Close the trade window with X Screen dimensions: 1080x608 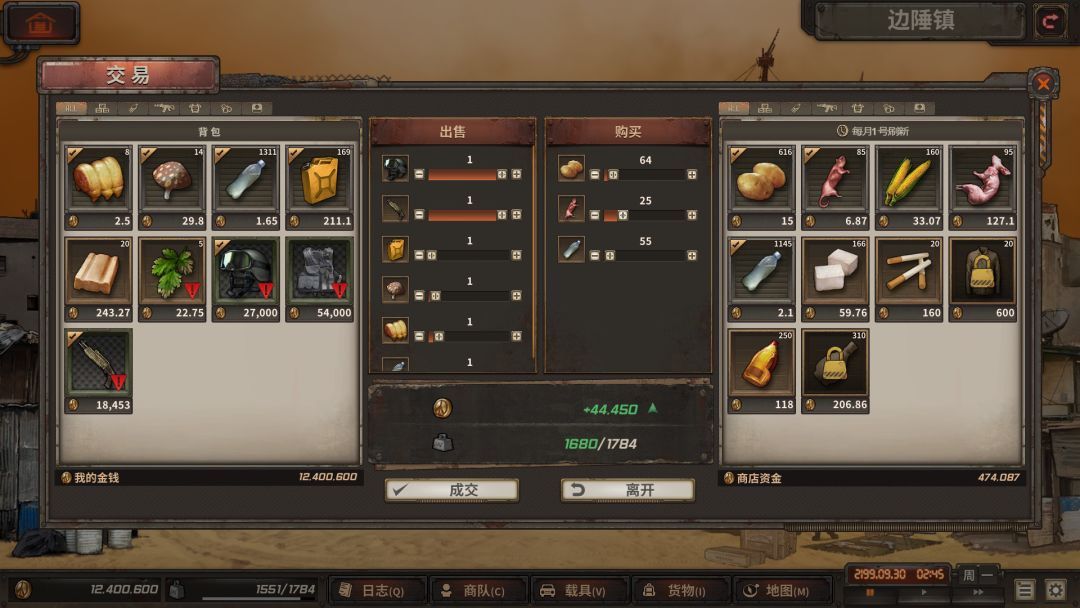1043,84
